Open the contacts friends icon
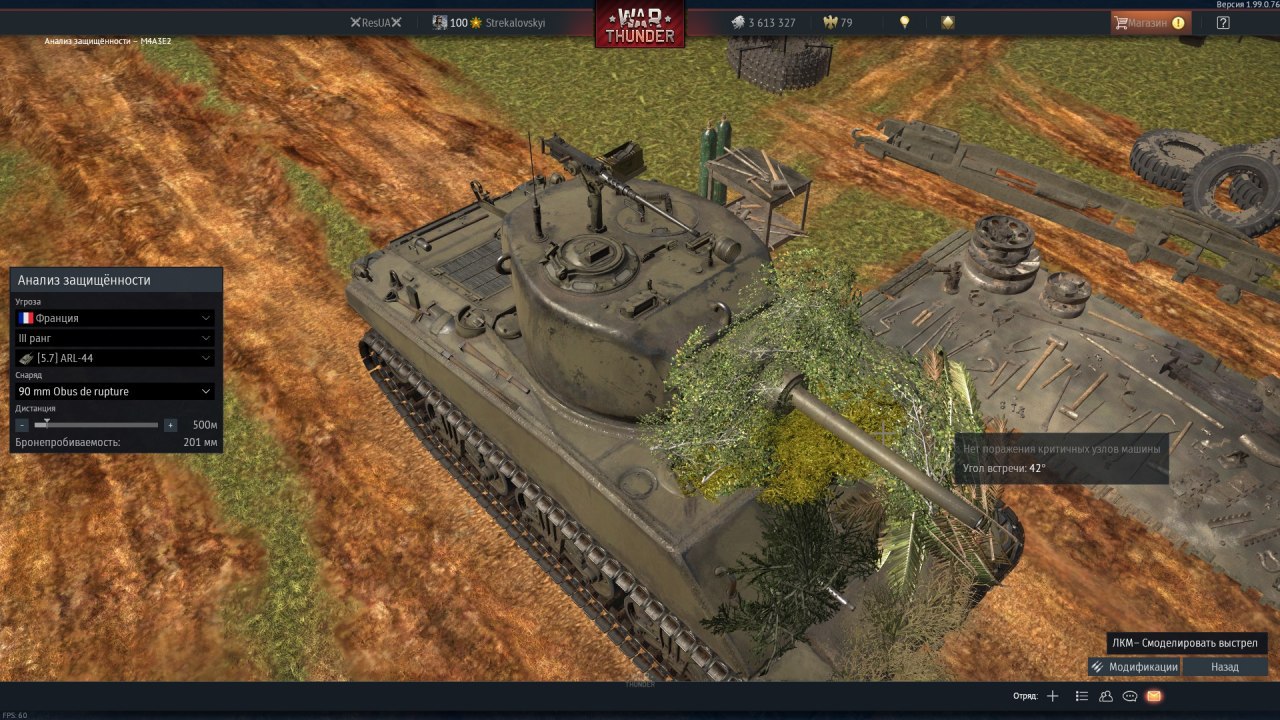1280x720 pixels. (1106, 696)
